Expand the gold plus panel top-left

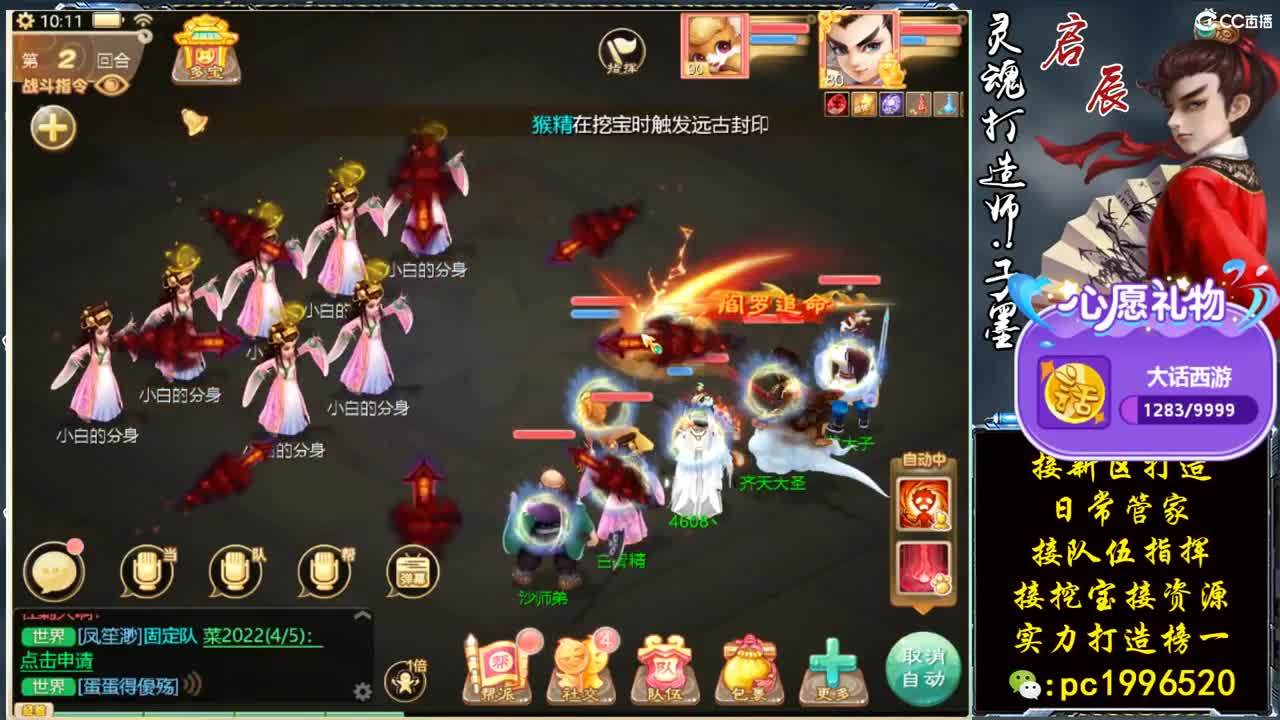[x=52, y=128]
